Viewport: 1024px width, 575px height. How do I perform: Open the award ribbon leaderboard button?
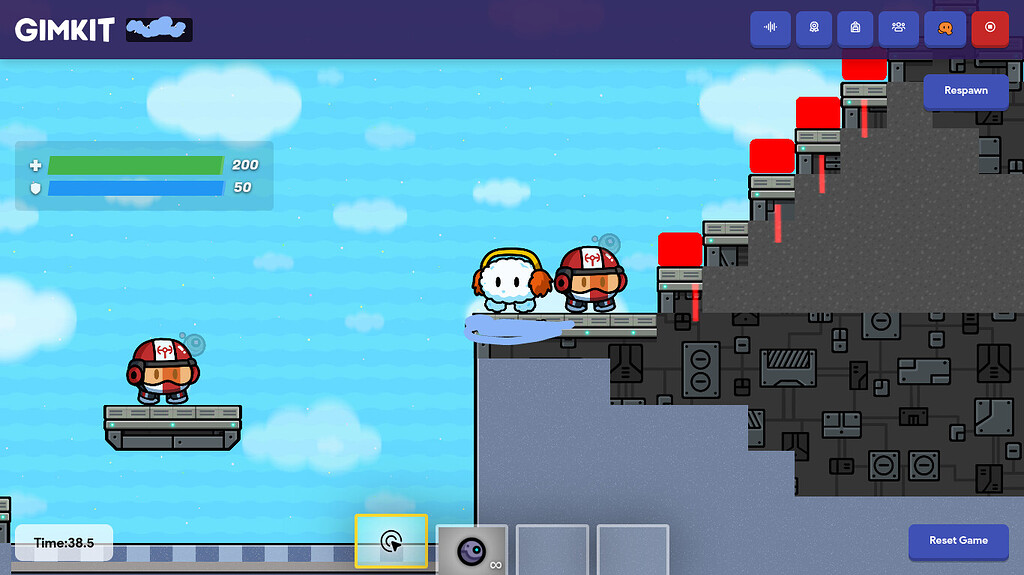813,28
